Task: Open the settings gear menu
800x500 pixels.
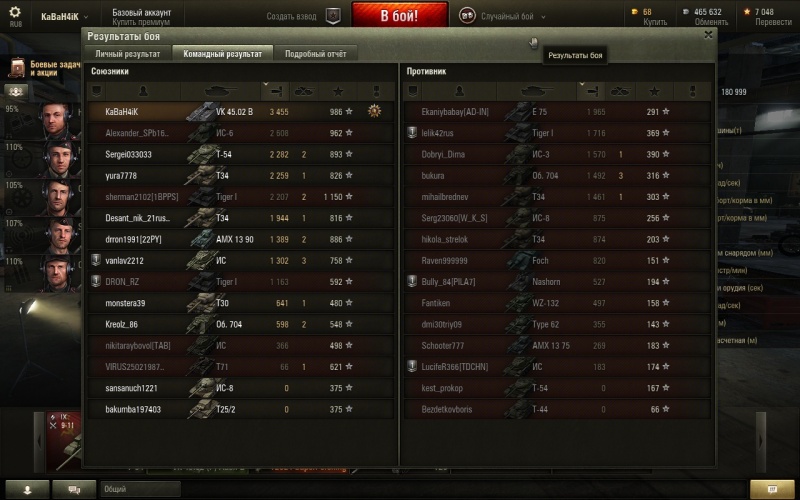Action: (14, 13)
